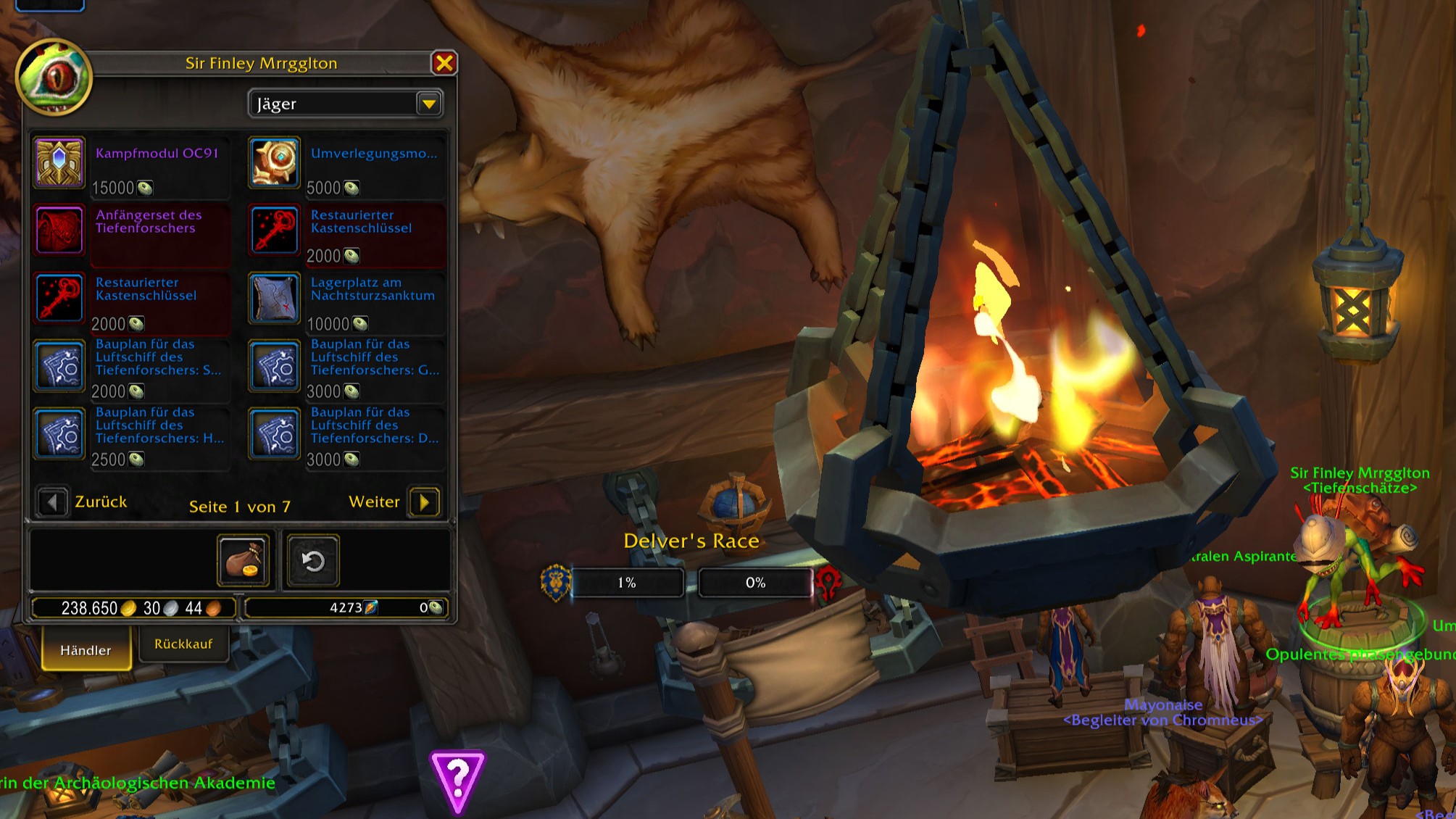Select the Händler tab
Image resolution: width=1456 pixels, height=819 pixels.
click(x=86, y=649)
